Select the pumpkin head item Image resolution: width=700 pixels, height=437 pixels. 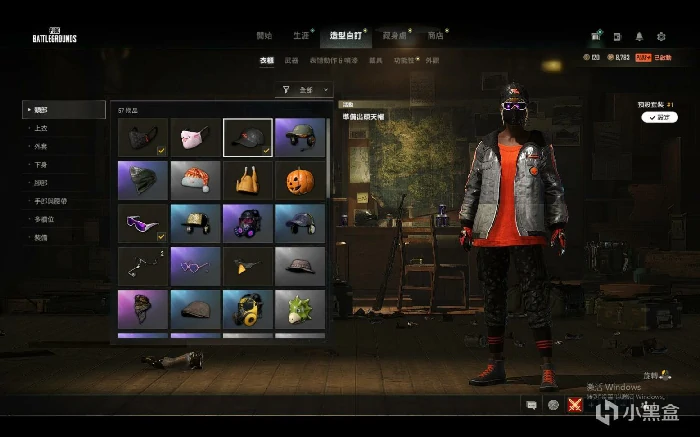300,181
